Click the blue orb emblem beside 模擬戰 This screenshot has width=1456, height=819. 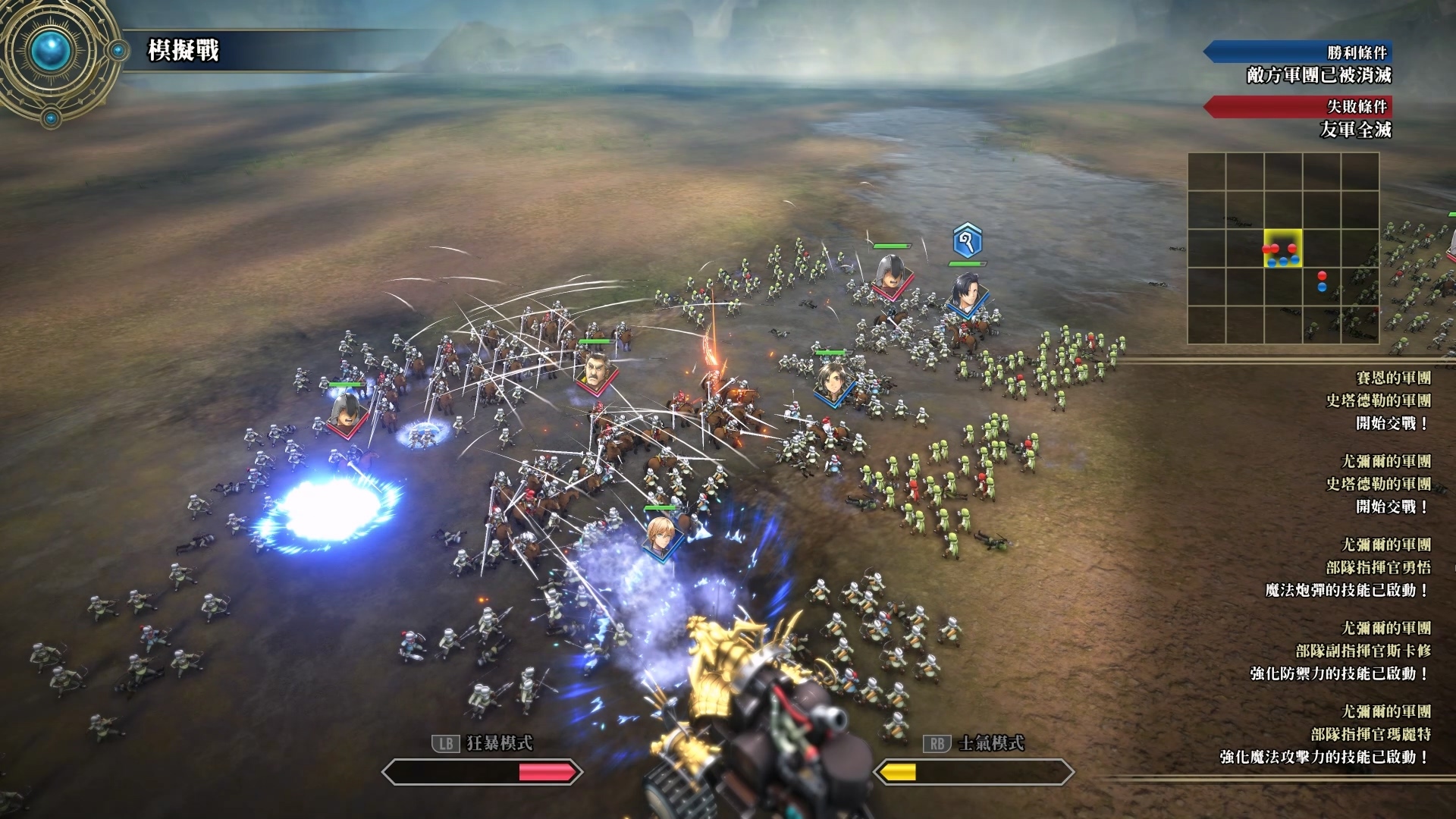tap(52, 50)
